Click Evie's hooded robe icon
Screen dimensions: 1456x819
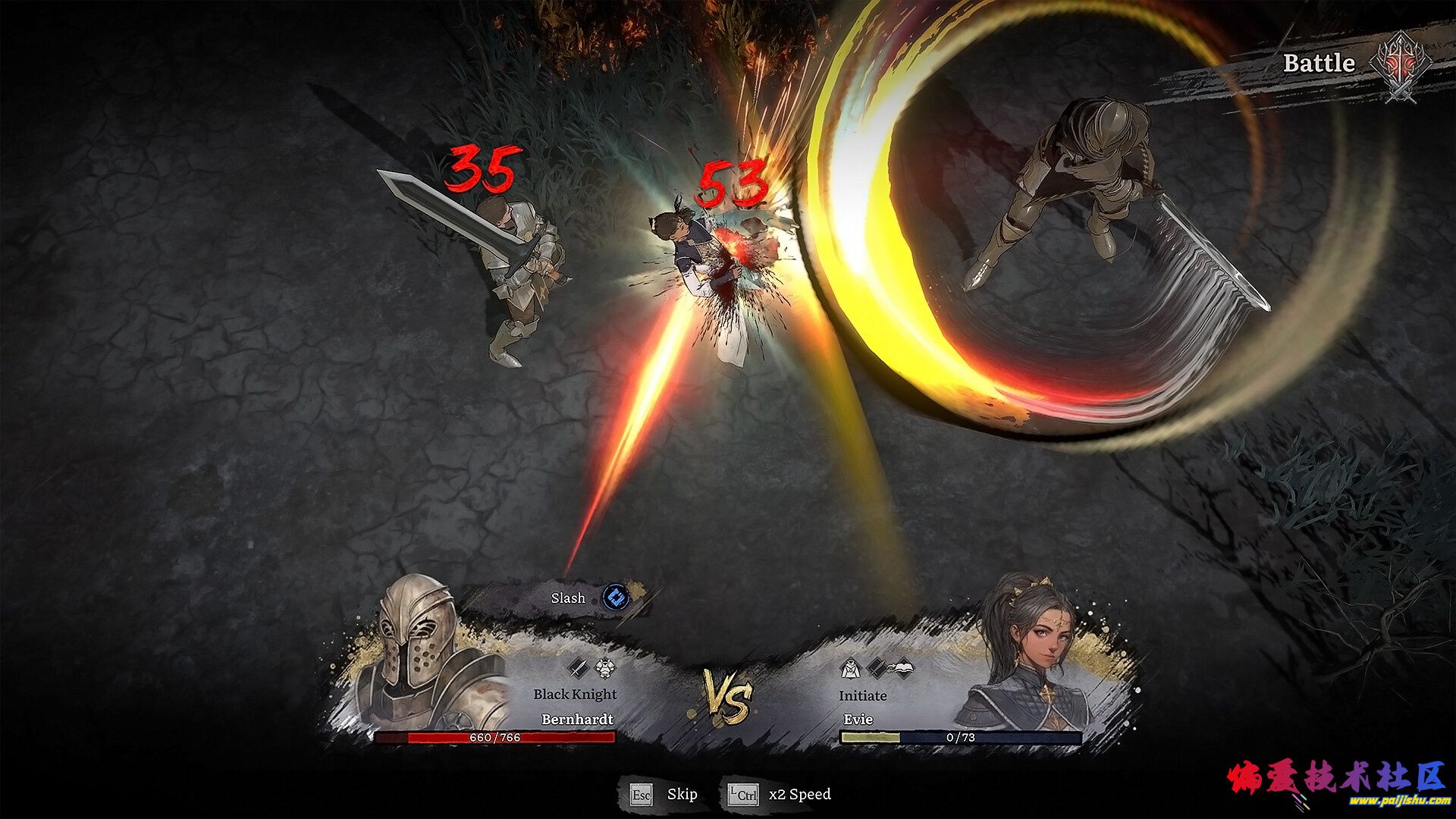coord(850,669)
